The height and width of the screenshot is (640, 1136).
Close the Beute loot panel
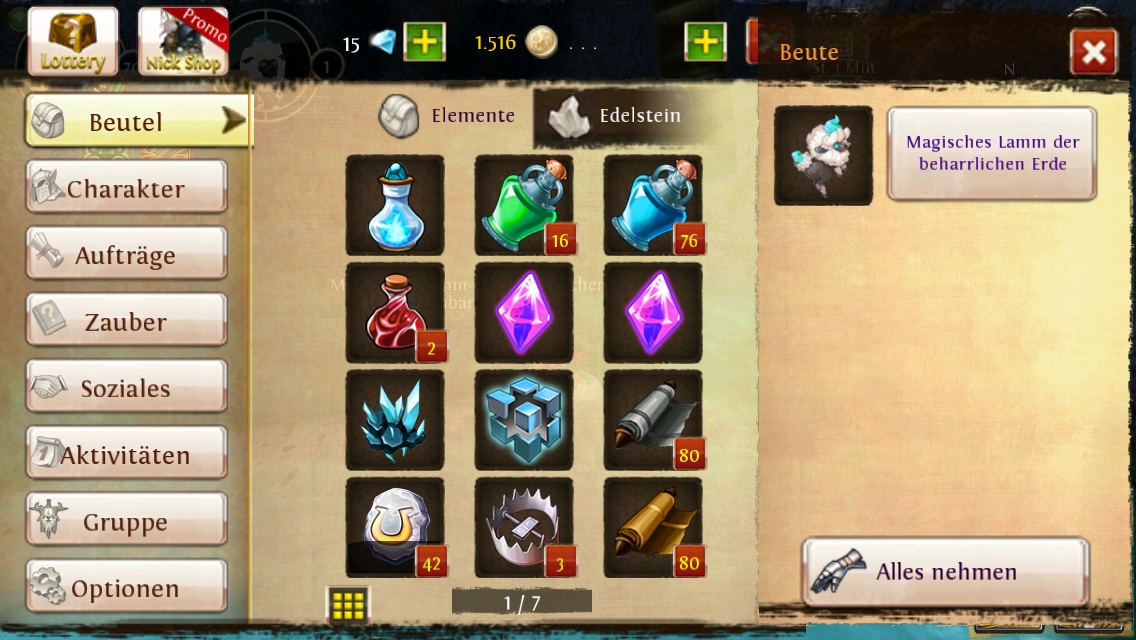coord(1093,52)
